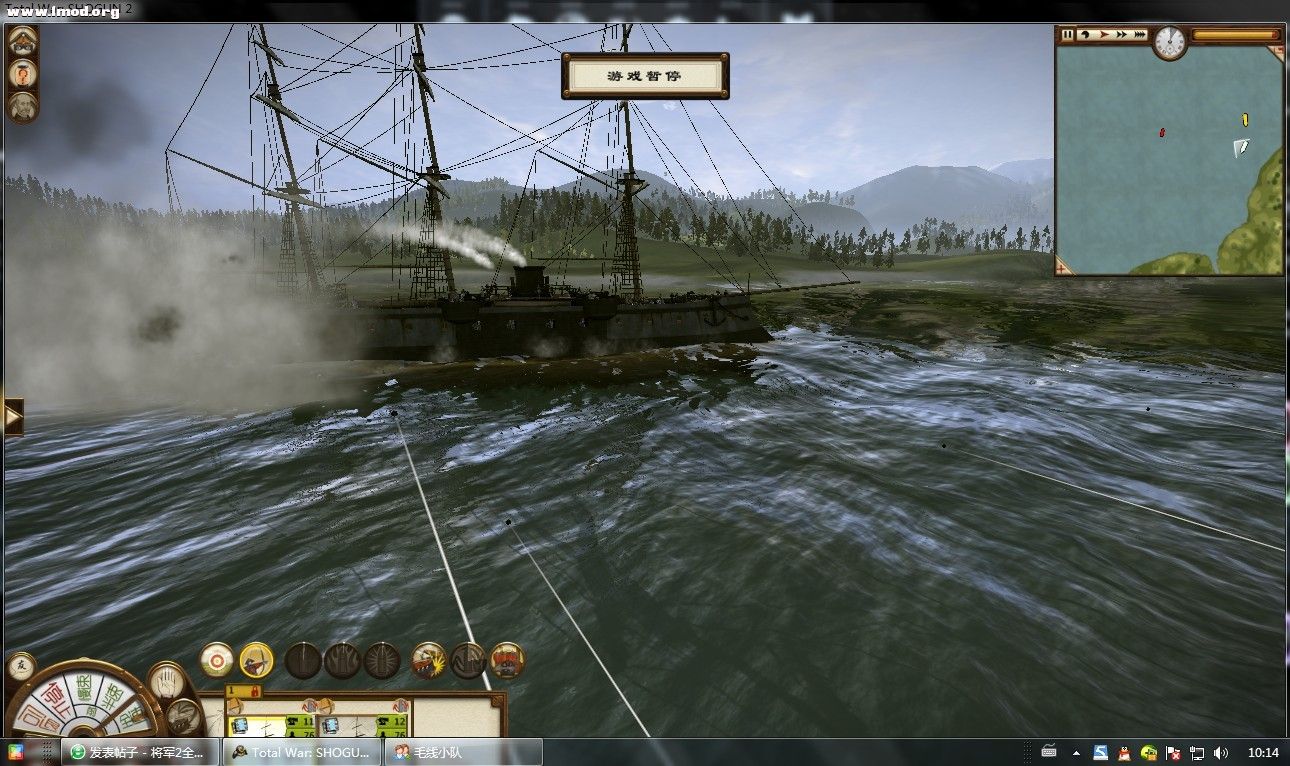Image resolution: width=1290 pixels, height=766 pixels.
Task: Click the open hand halt button
Action: click(167, 681)
